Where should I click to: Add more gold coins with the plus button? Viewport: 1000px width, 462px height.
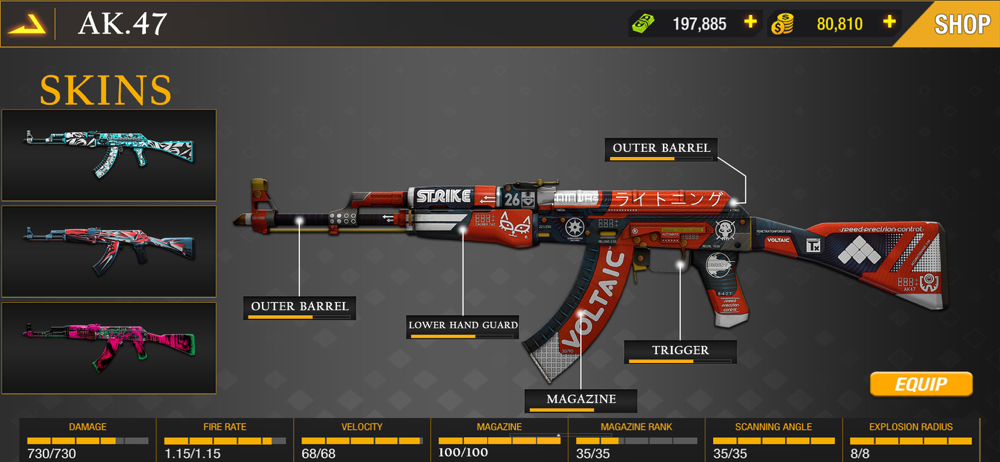click(x=888, y=23)
